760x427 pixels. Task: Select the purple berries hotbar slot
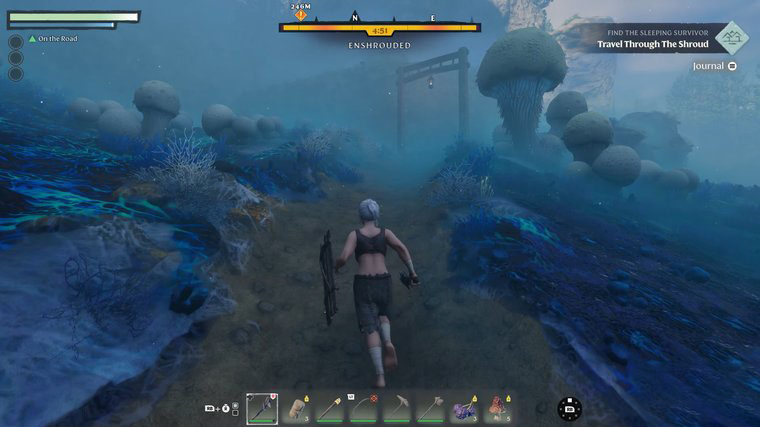[465, 408]
